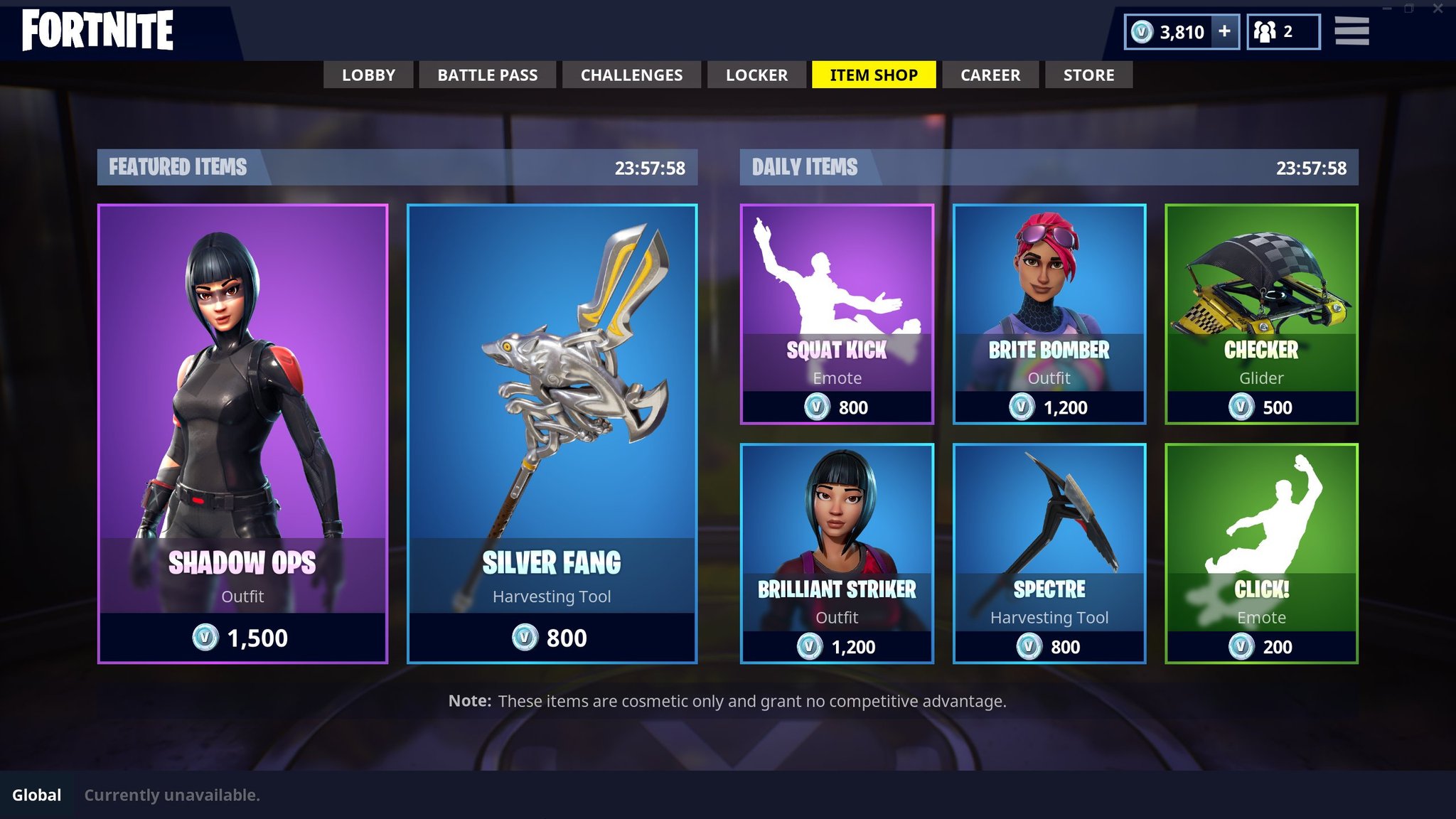
Task: Click the V-Bucks coin icon showing 3,810 balance
Action: pyautogui.click(x=1142, y=31)
